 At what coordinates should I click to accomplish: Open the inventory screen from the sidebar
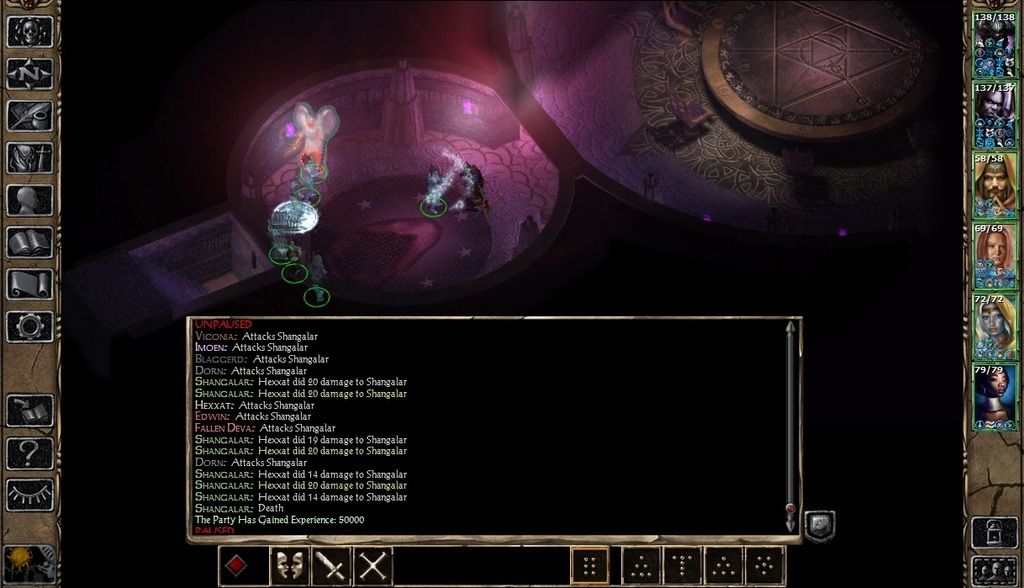point(29,157)
